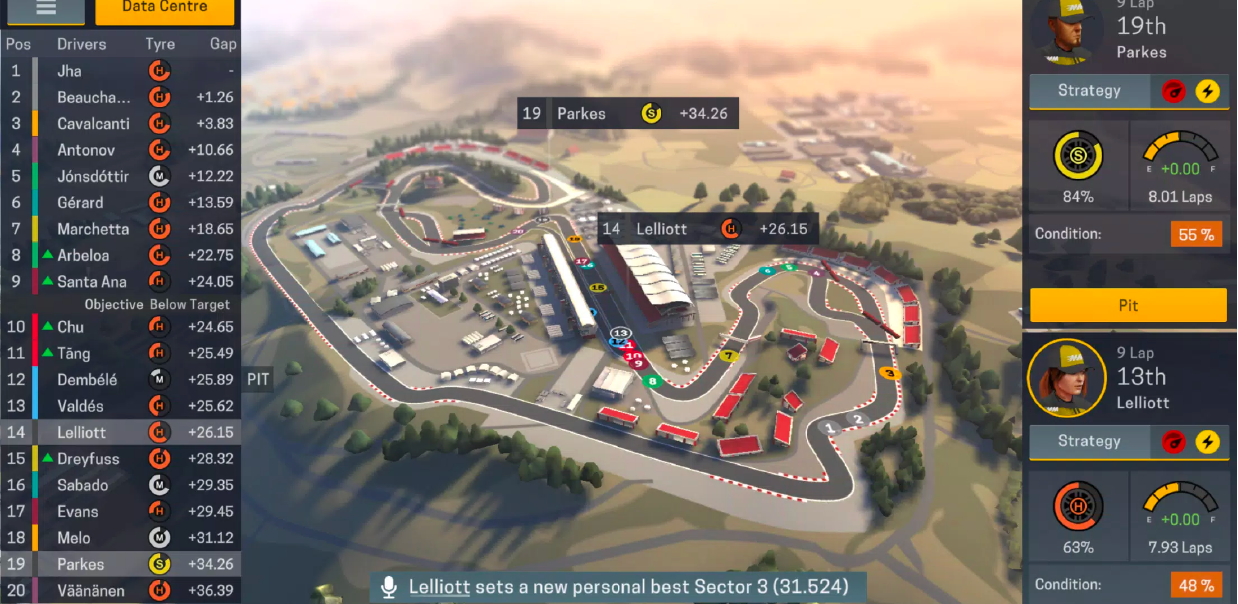Select Jónsdóttir in the standings list
Viewport: 1238px width, 604px height.
(120, 176)
